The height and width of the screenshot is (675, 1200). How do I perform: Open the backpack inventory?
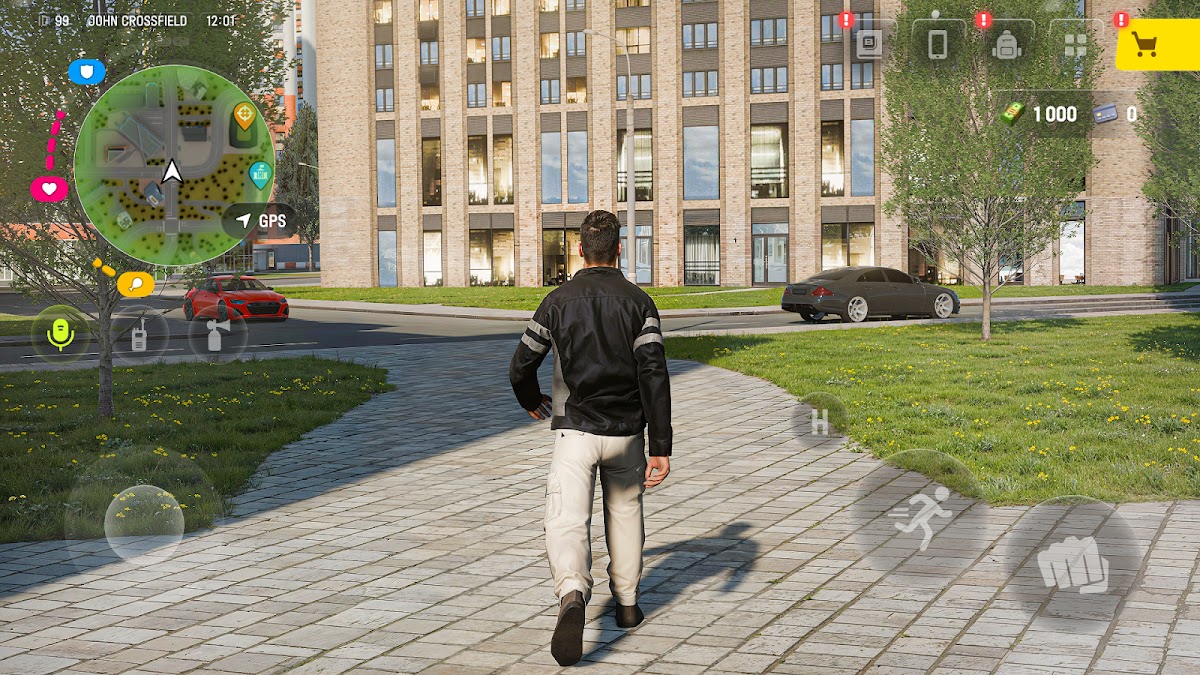click(1007, 45)
